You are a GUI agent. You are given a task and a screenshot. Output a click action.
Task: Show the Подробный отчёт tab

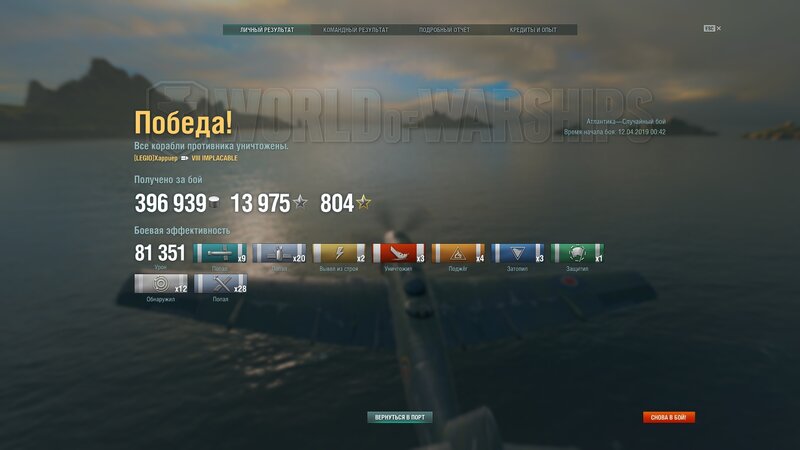point(445,30)
